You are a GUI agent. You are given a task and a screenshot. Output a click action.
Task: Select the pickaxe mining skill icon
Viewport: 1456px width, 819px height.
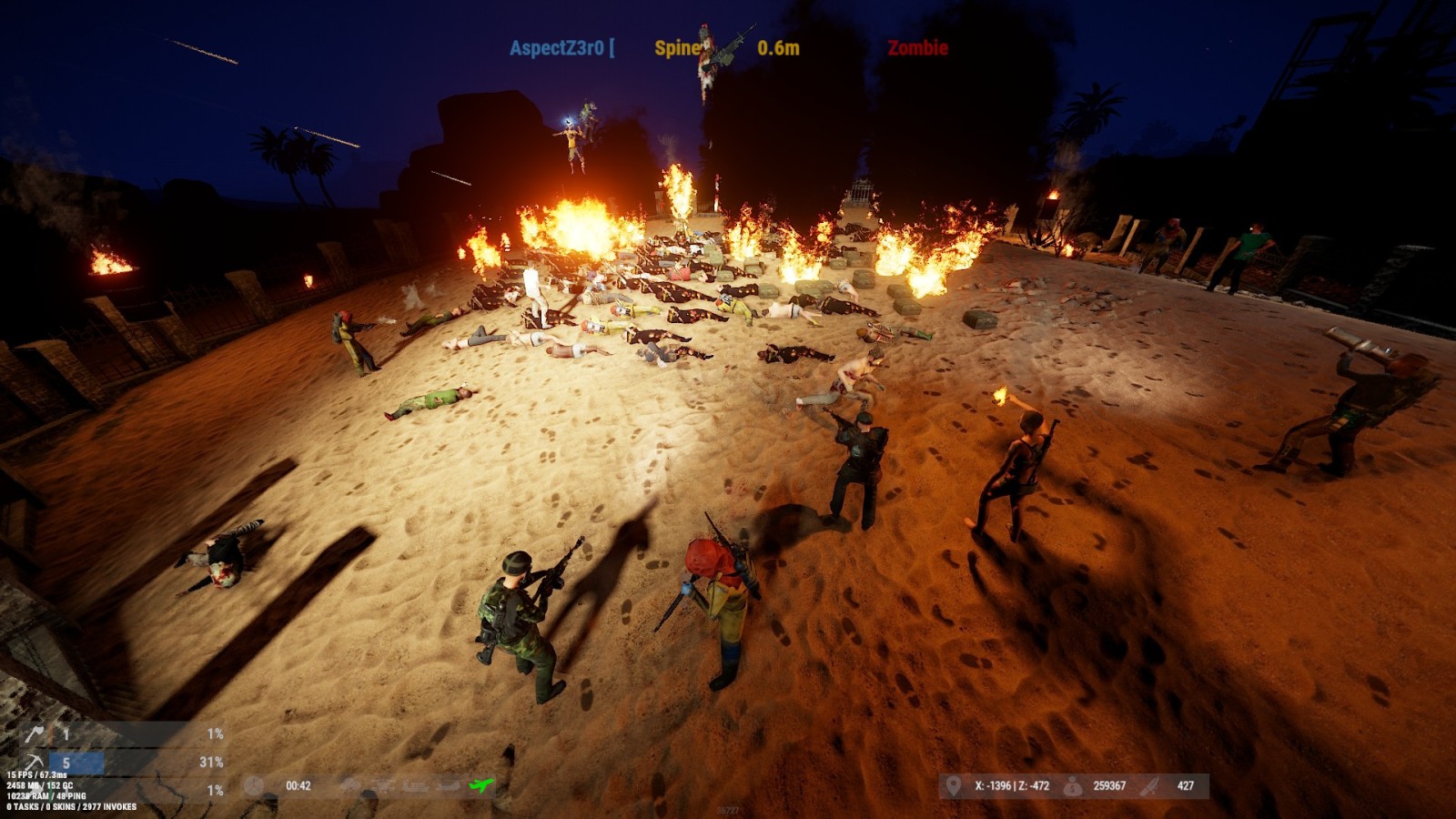pyautogui.click(x=35, y=762)
